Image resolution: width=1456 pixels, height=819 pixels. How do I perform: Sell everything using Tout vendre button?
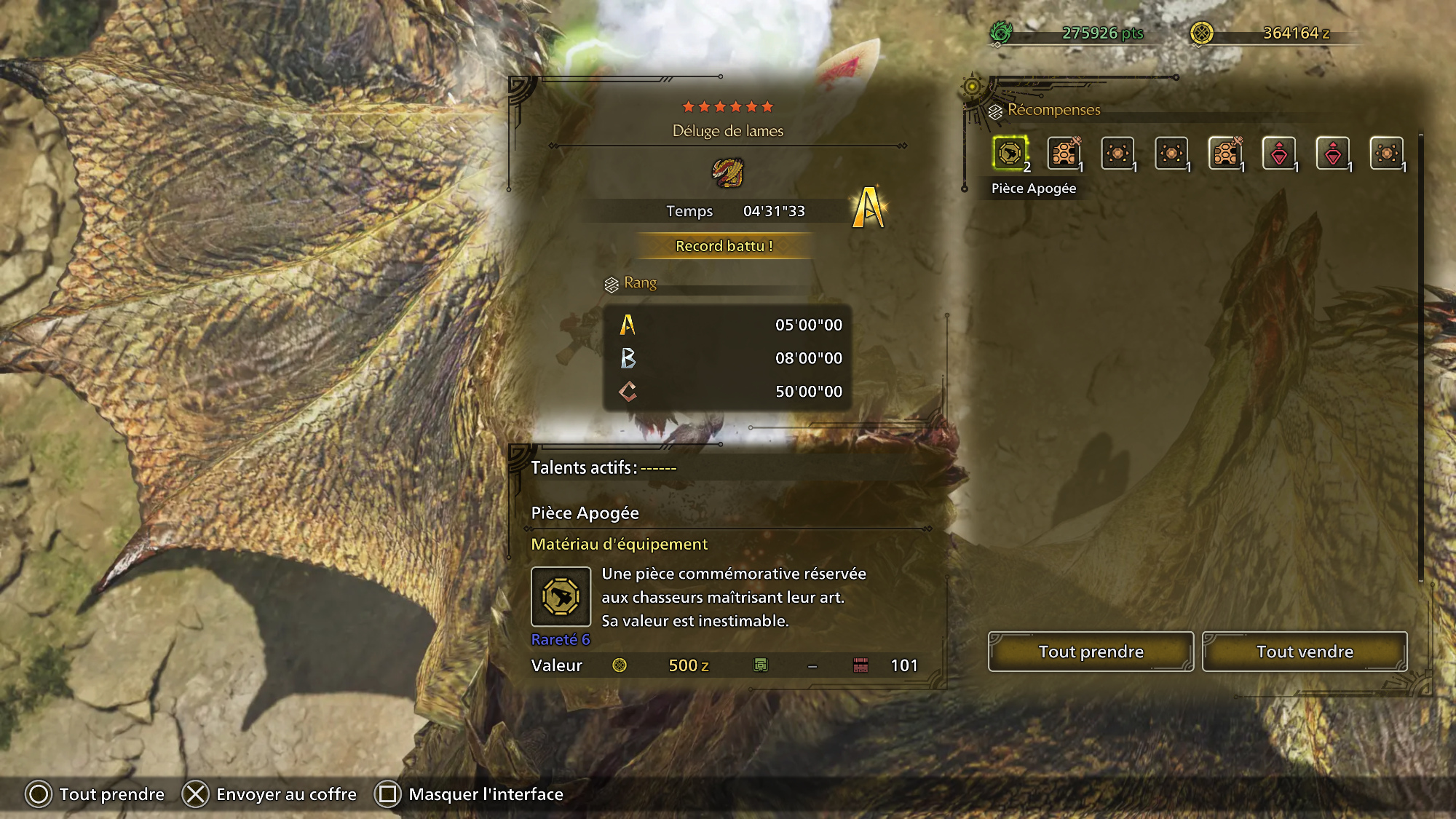pyautogui.click(x=1305, y=652)
